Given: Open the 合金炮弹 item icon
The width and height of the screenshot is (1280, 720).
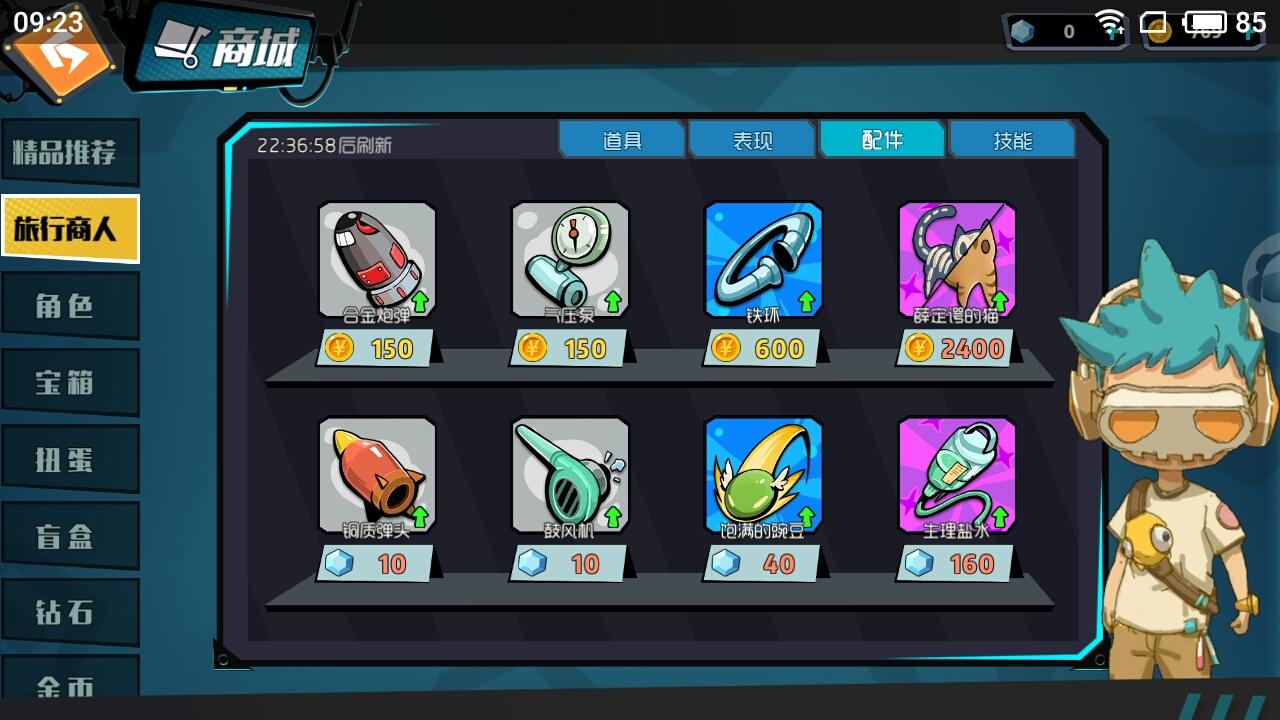Looking at the screenshot, I should [378, 258].
